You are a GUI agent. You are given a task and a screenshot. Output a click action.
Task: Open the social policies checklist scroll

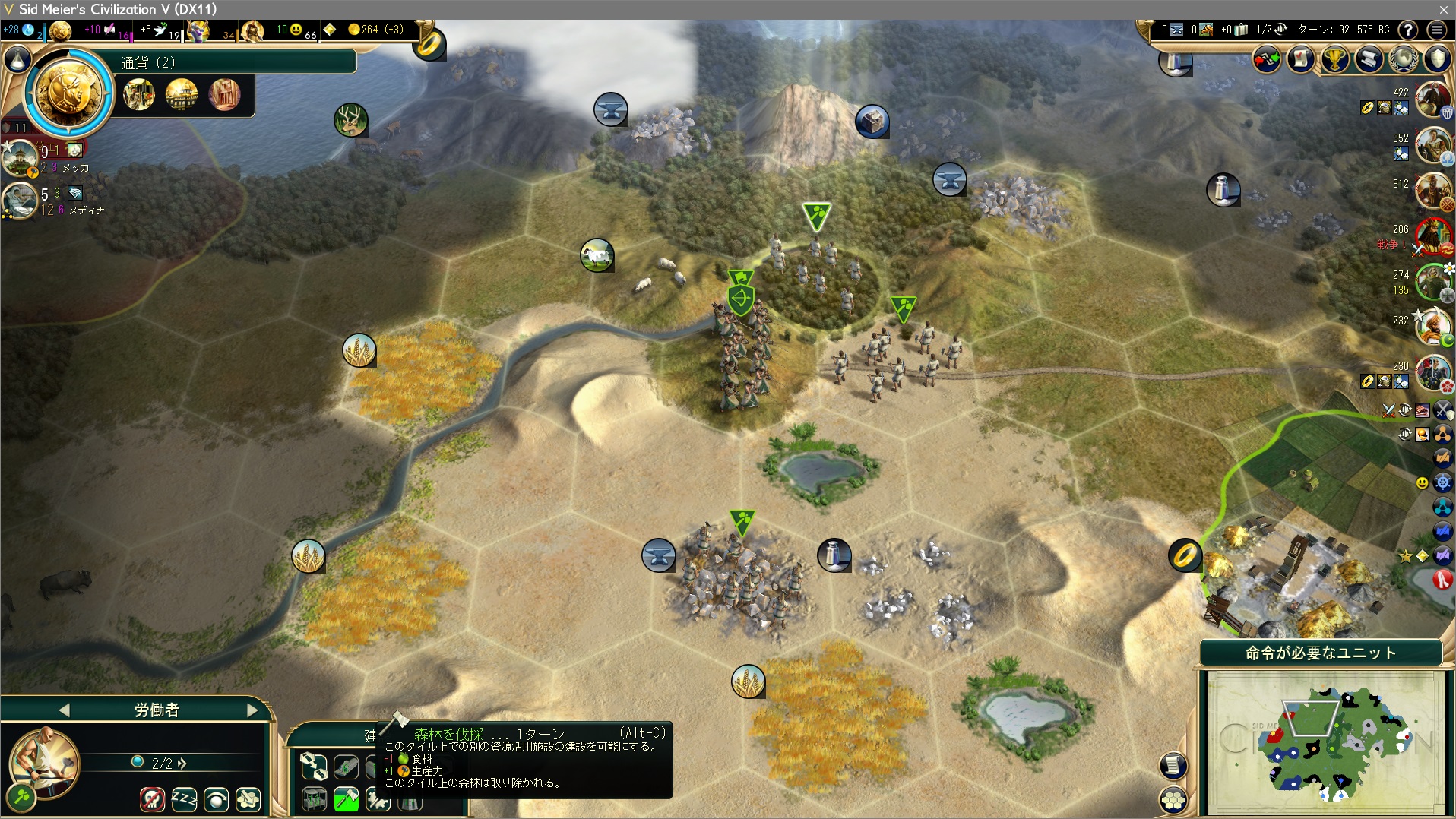[x=1300, y=59]
